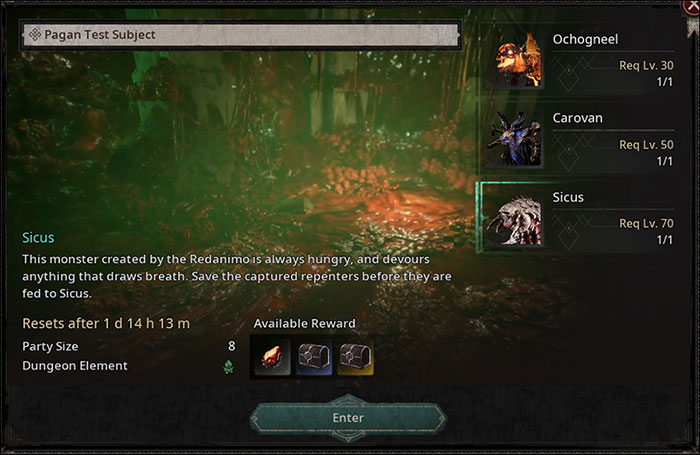
Task: View the gold chest reward
Action: pos(356,355)
